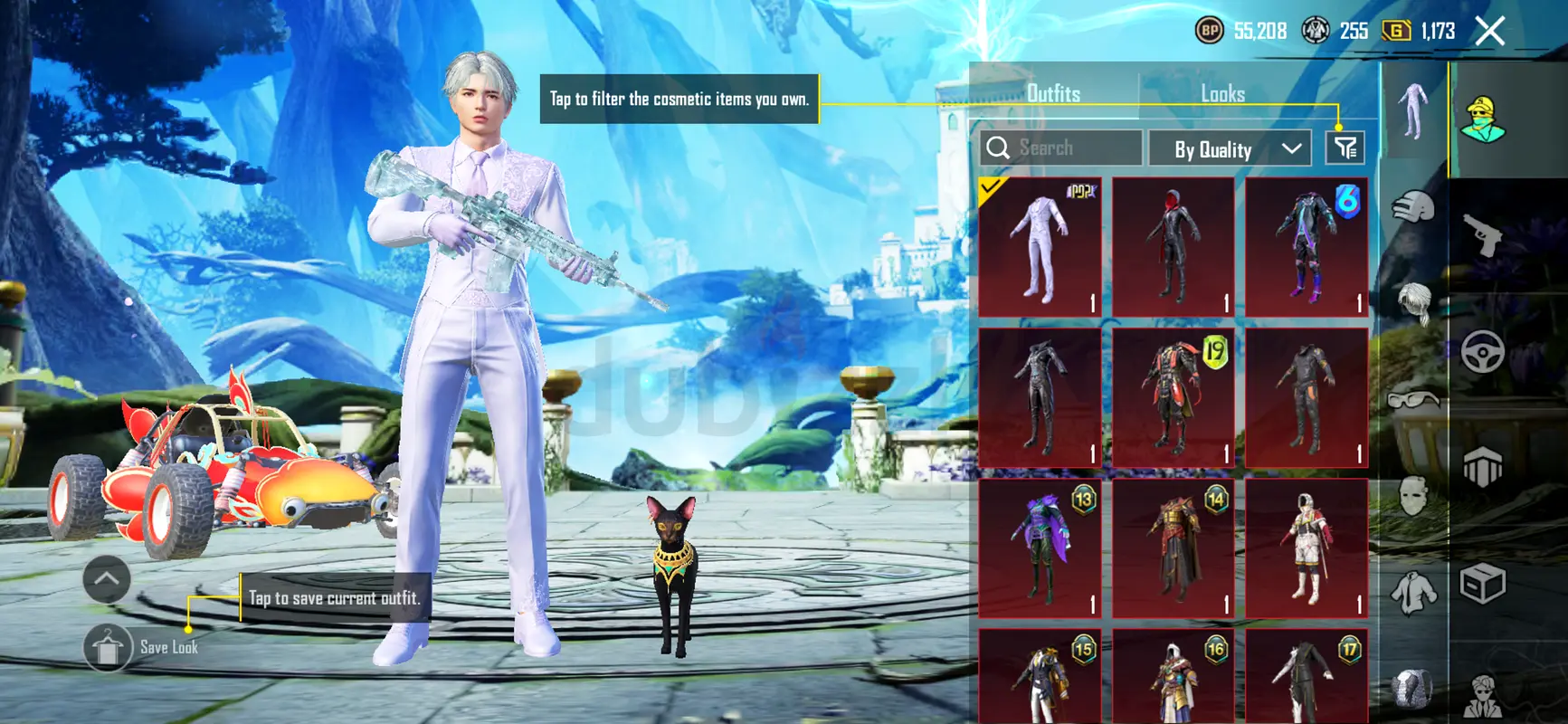Close the inventory with the X button
1568x724 pixels.
point(1489,32)
